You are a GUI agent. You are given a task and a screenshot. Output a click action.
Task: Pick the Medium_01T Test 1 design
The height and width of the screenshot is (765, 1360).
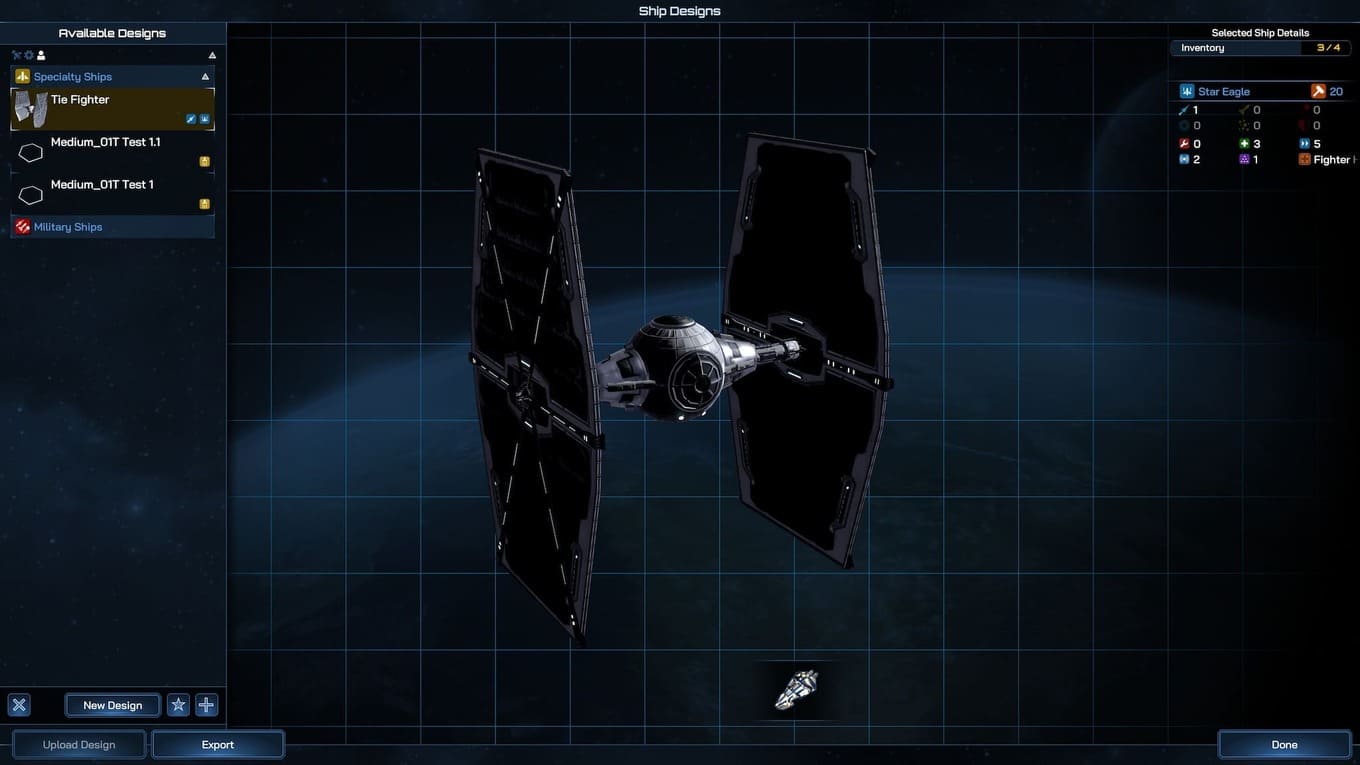coord(112,193)
